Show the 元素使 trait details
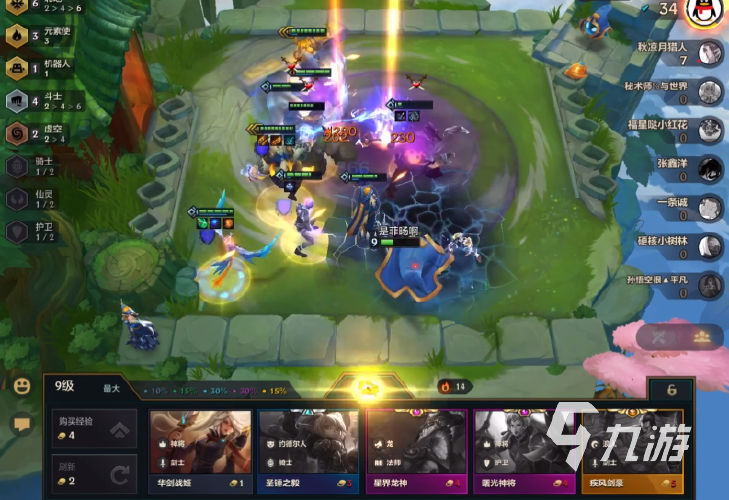The image size is (729, 500). coord(17,36)
